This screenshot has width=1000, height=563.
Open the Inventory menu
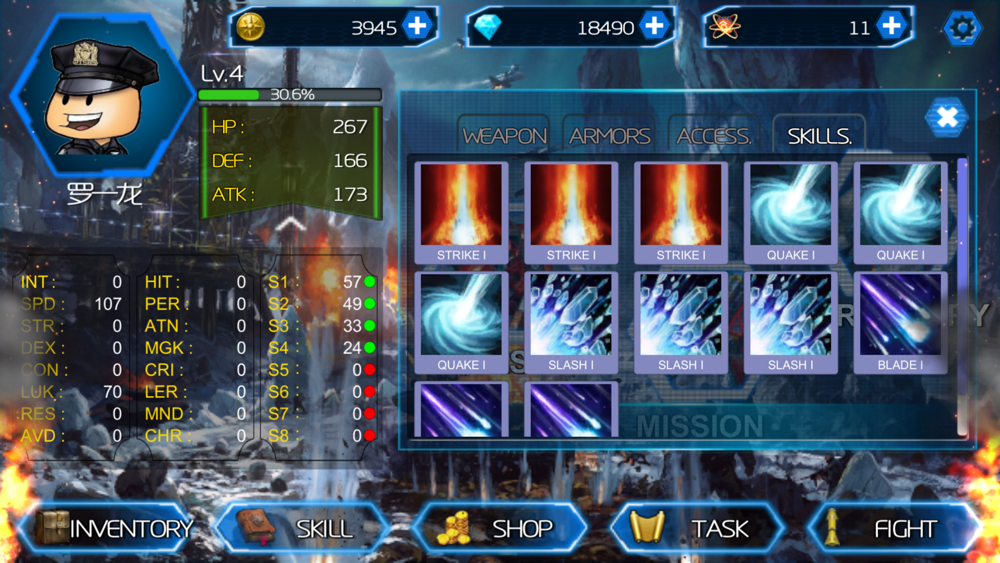(x=112, y=528)
